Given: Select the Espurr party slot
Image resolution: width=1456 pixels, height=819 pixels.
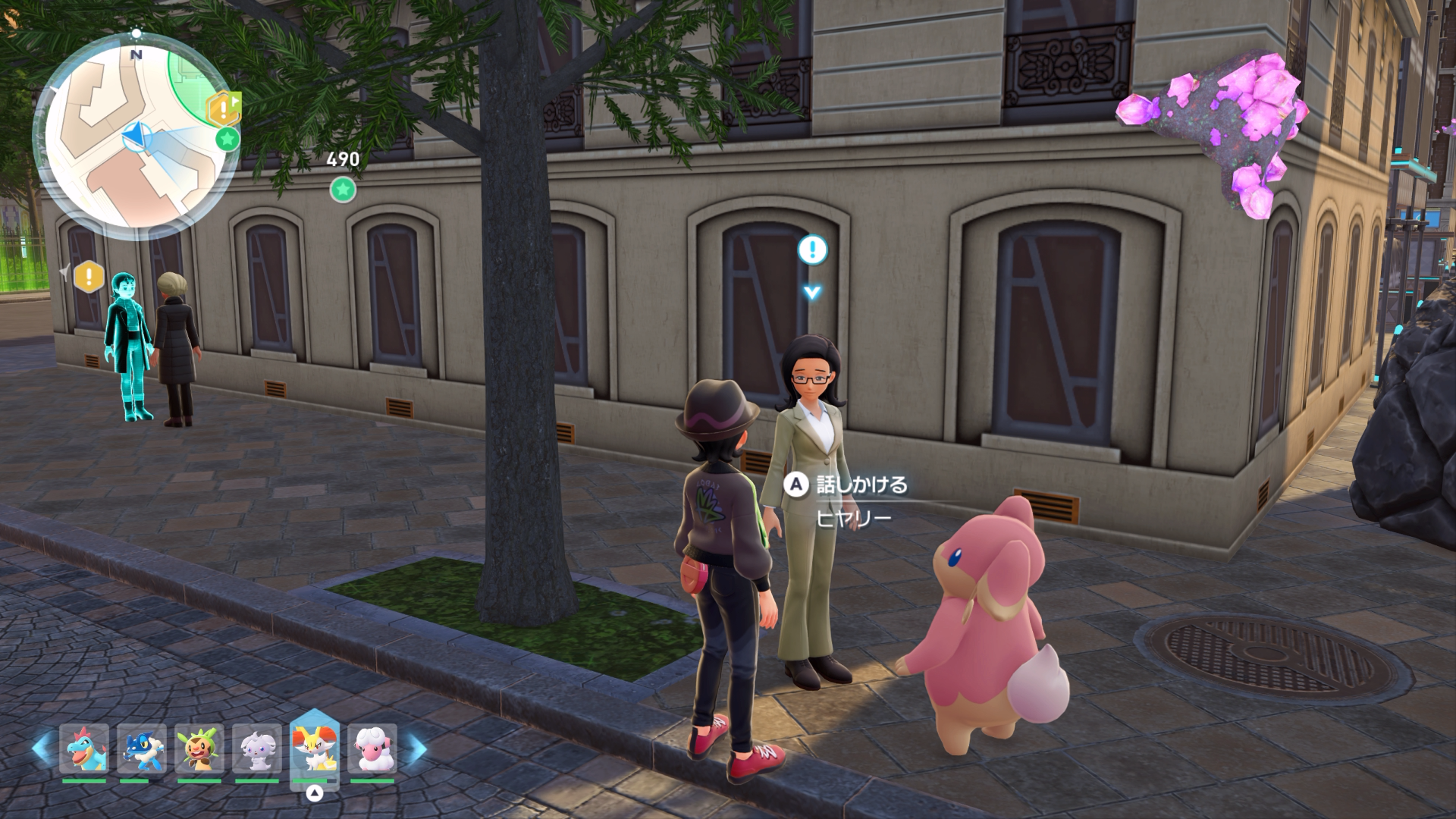Looking at the screenshot, I should 257,748.
